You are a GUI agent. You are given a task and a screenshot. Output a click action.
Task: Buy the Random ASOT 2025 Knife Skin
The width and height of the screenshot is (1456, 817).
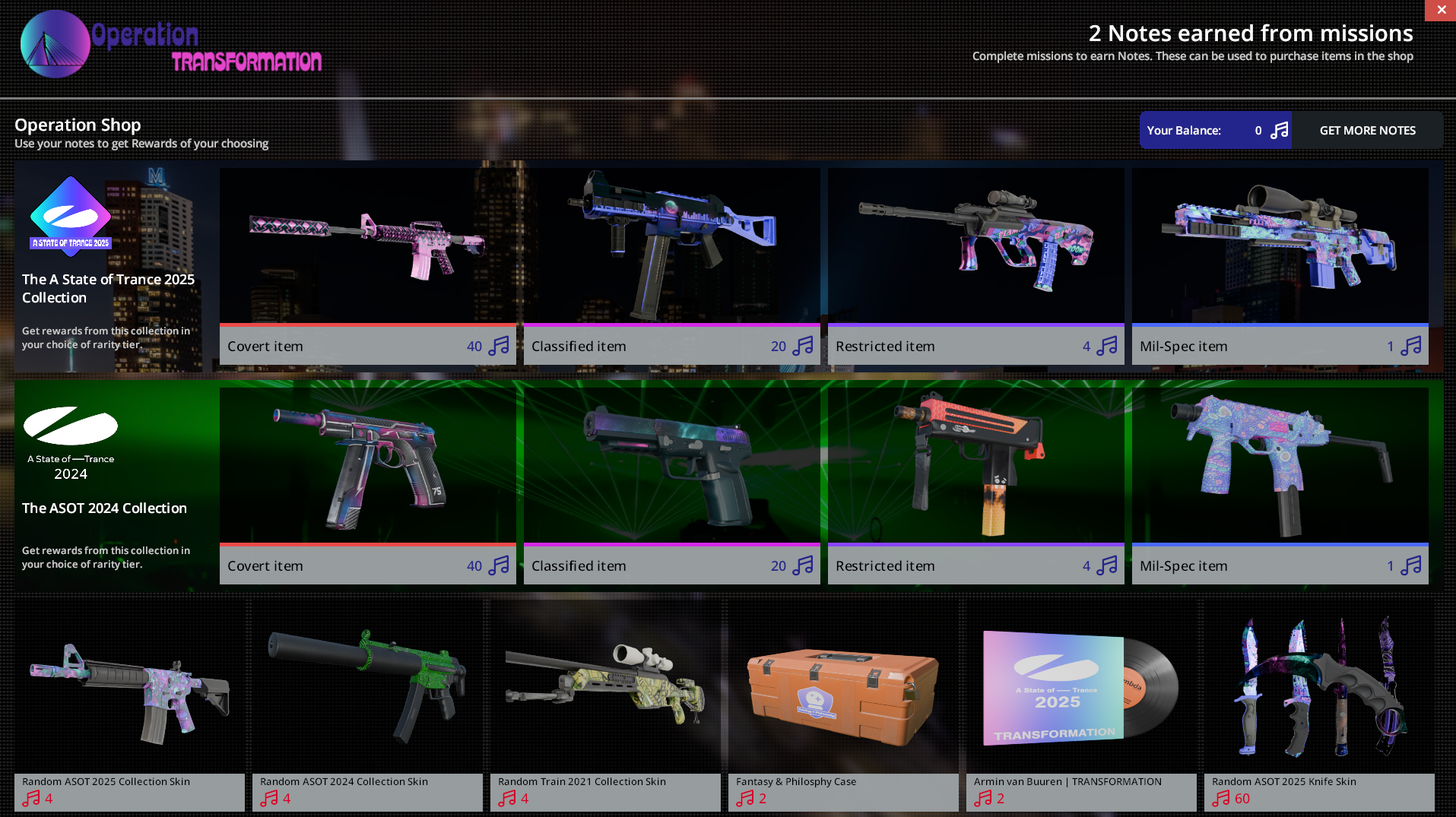point(1319,705)
